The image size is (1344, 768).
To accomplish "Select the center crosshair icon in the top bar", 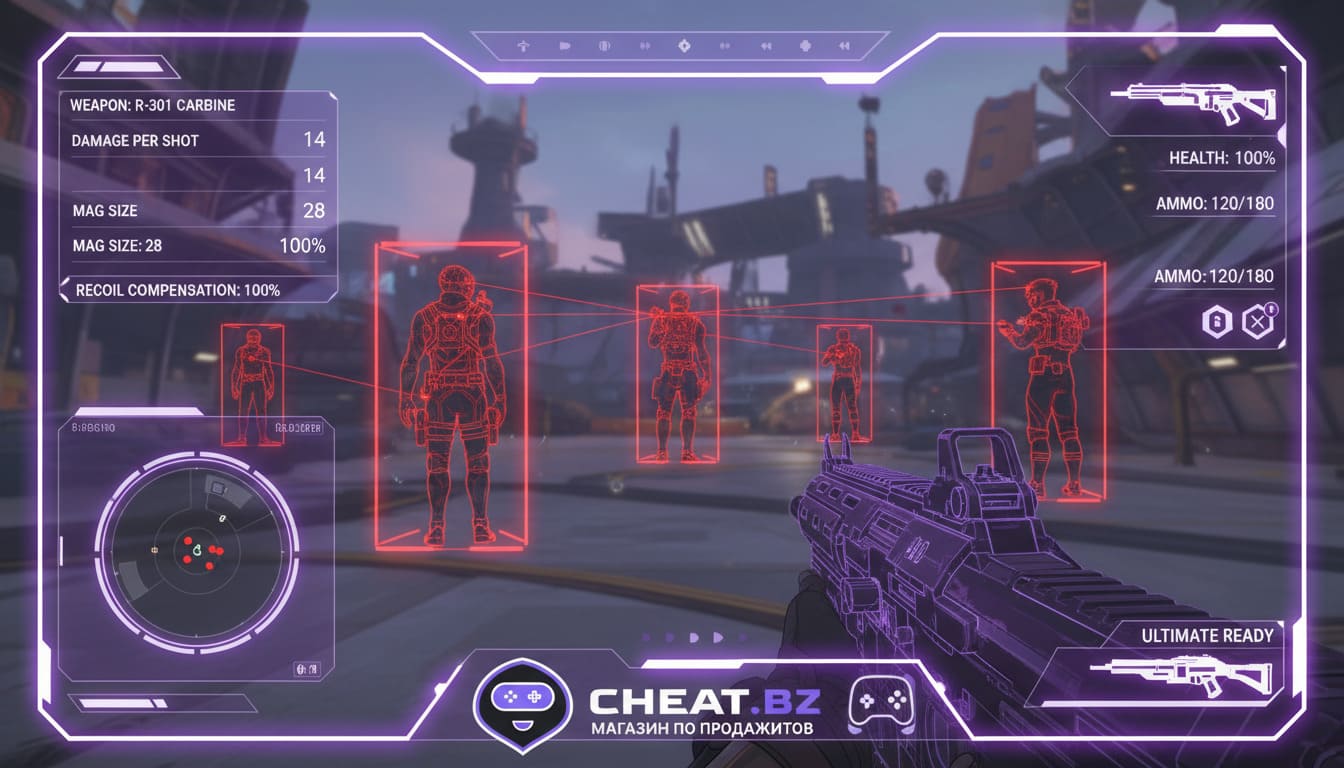I will (684, 45).
